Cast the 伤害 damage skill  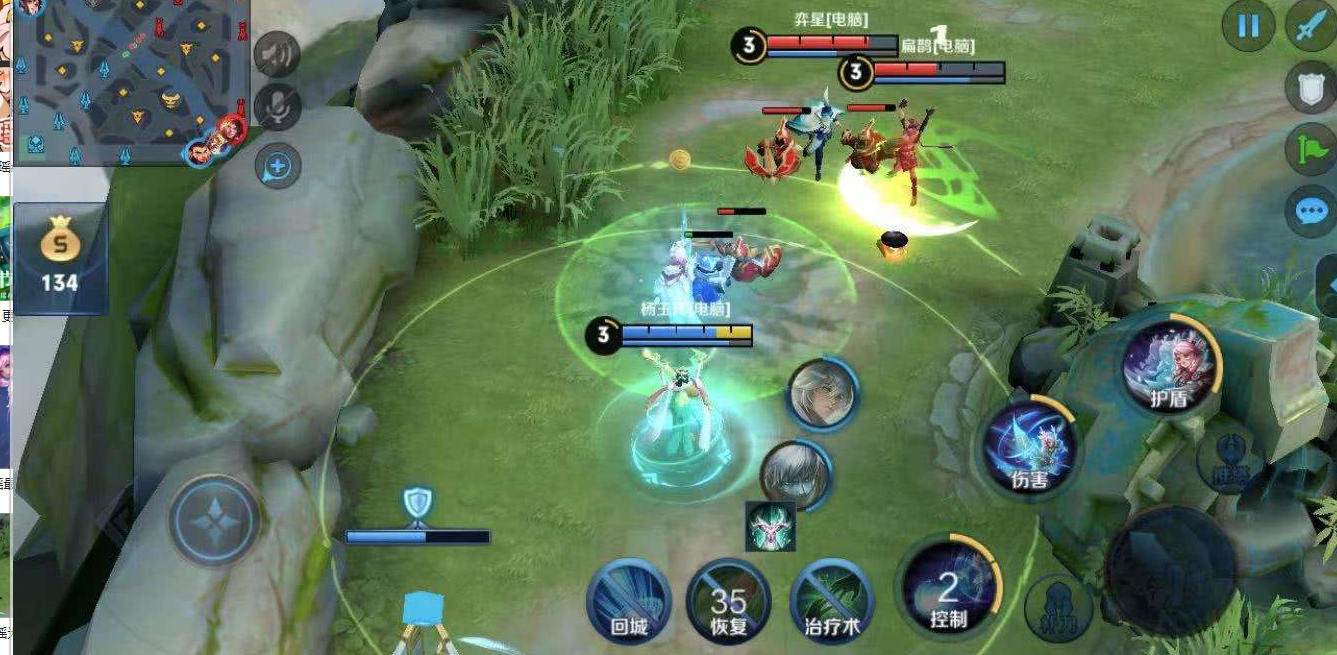tap(1029, 447)
